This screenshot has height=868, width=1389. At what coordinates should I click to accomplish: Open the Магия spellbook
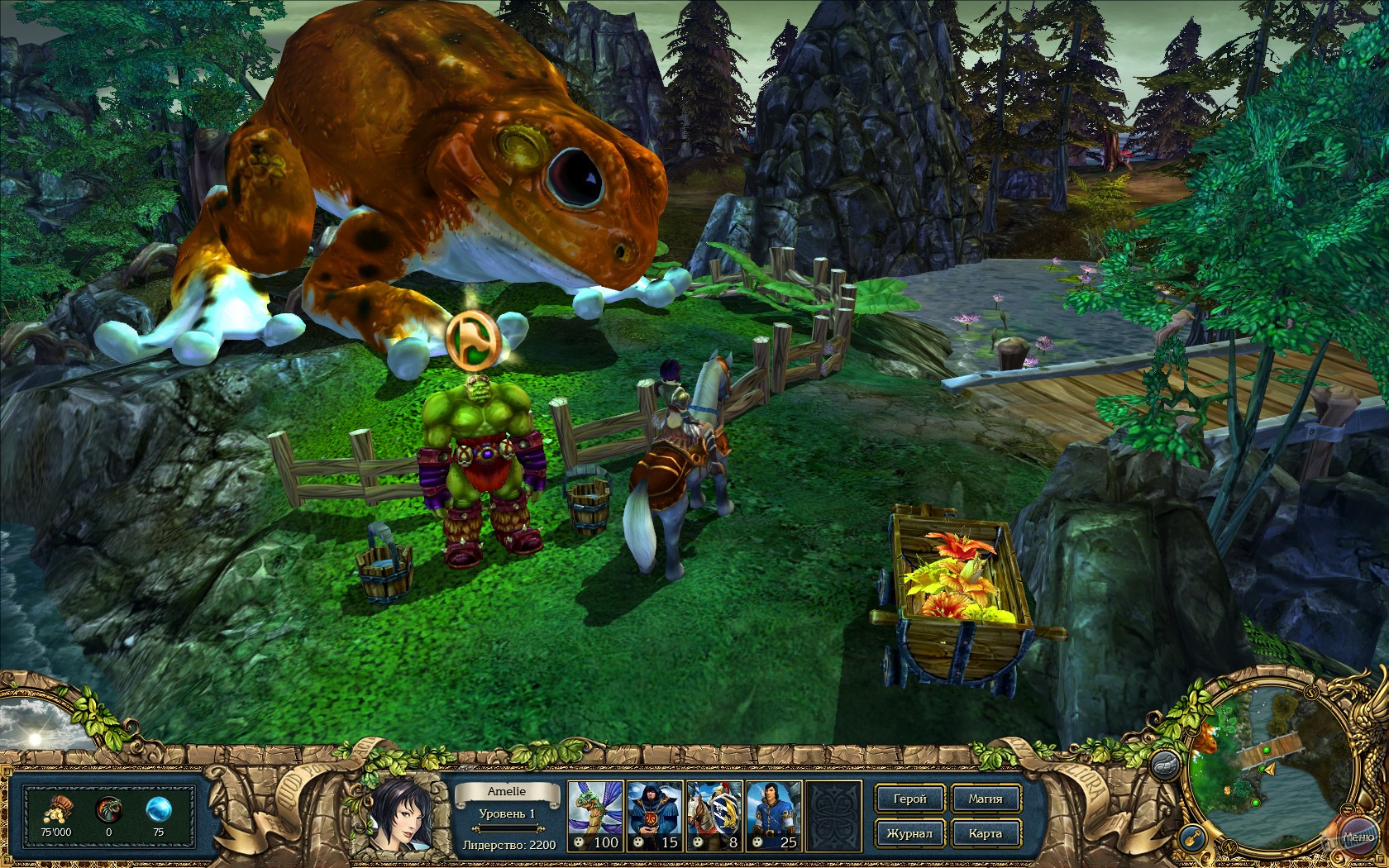(x=986, y=799)
